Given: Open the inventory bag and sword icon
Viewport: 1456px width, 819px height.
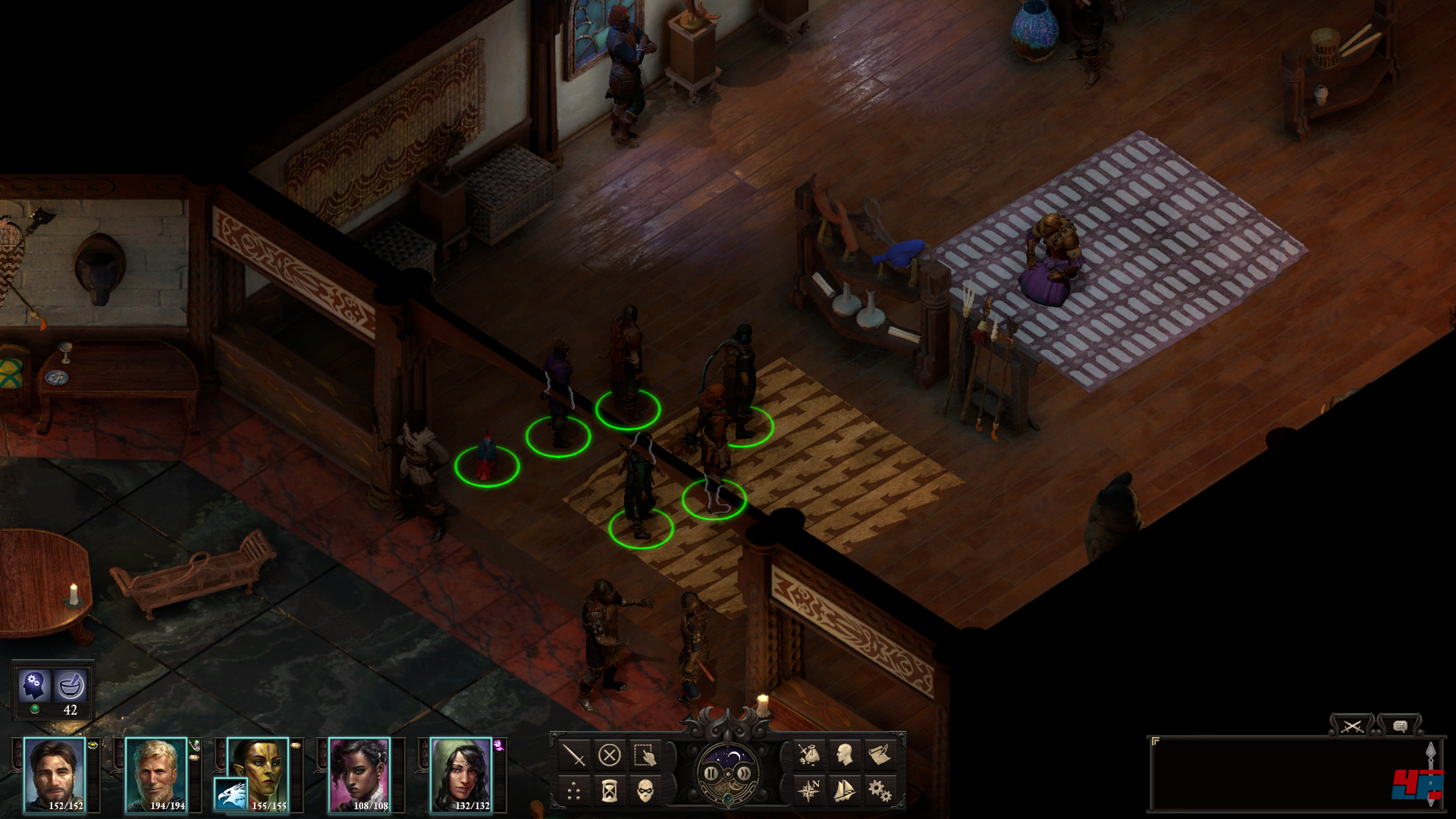Looking at the screenshot, I should pyautogui.click(x=809, y=755).
